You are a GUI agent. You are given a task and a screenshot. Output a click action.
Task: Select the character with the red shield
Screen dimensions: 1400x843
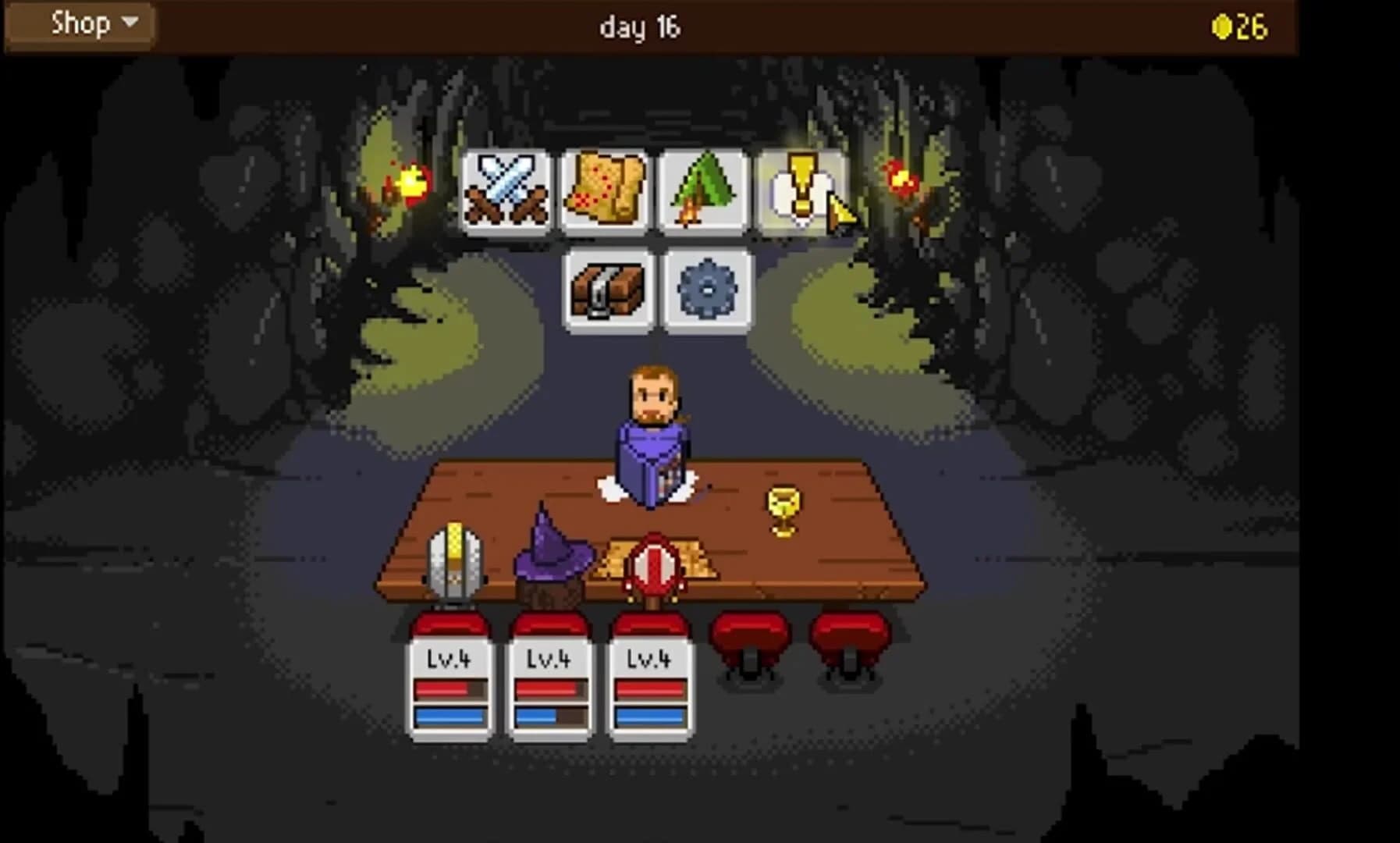pos(654,566)
